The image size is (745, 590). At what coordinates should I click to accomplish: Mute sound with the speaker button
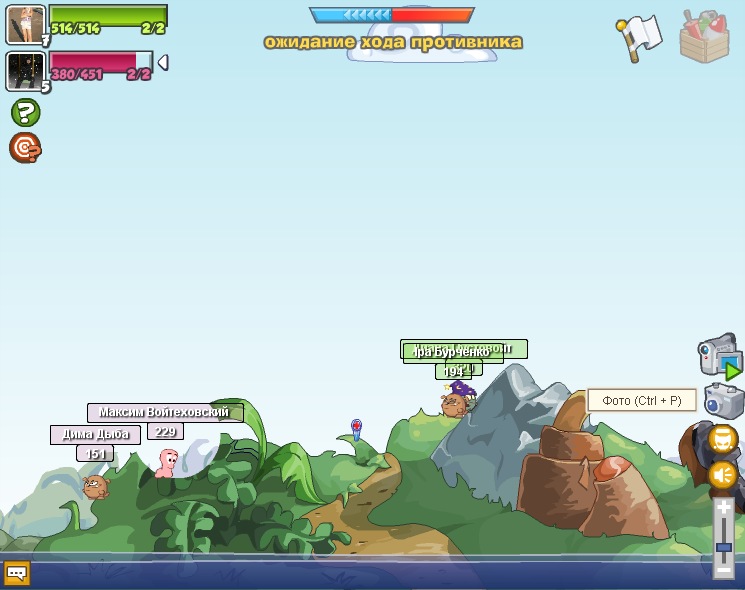click(x=722, y=474)
